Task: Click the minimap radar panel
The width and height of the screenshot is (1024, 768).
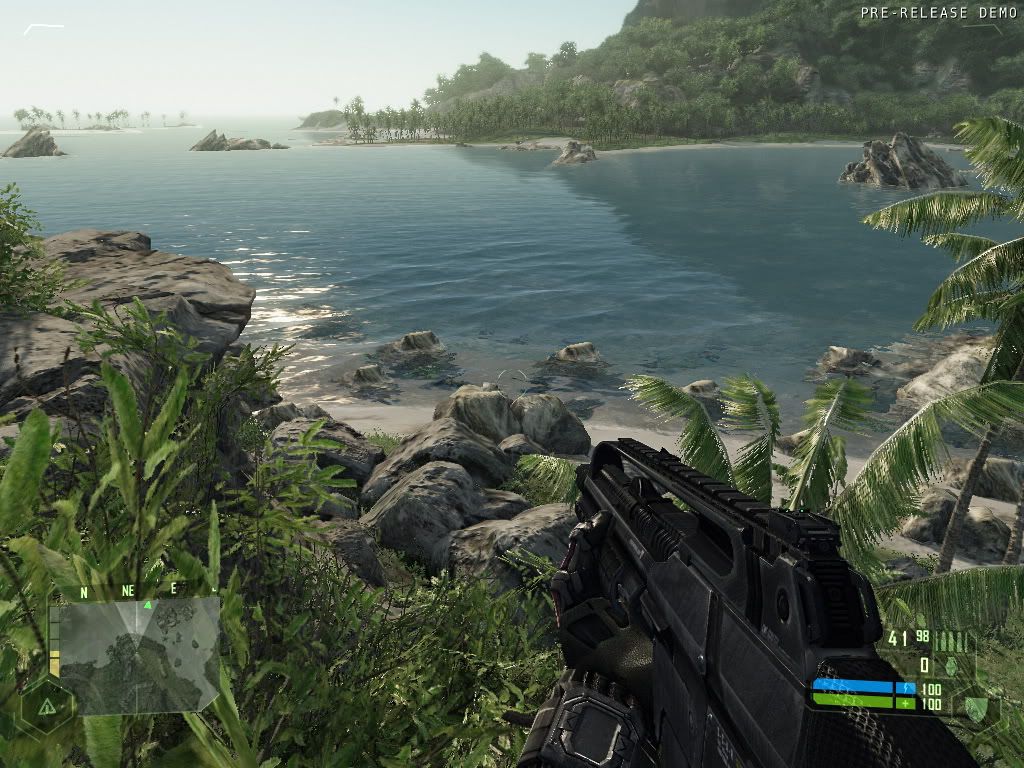Action: click(140, 655)
